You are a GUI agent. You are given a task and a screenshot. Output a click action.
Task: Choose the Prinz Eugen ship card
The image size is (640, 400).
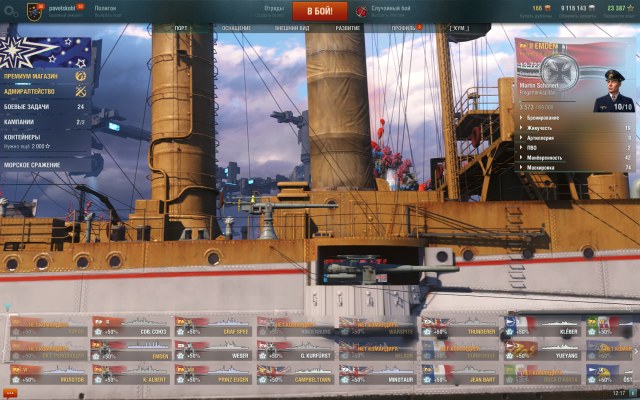click(x=213, y=376)
